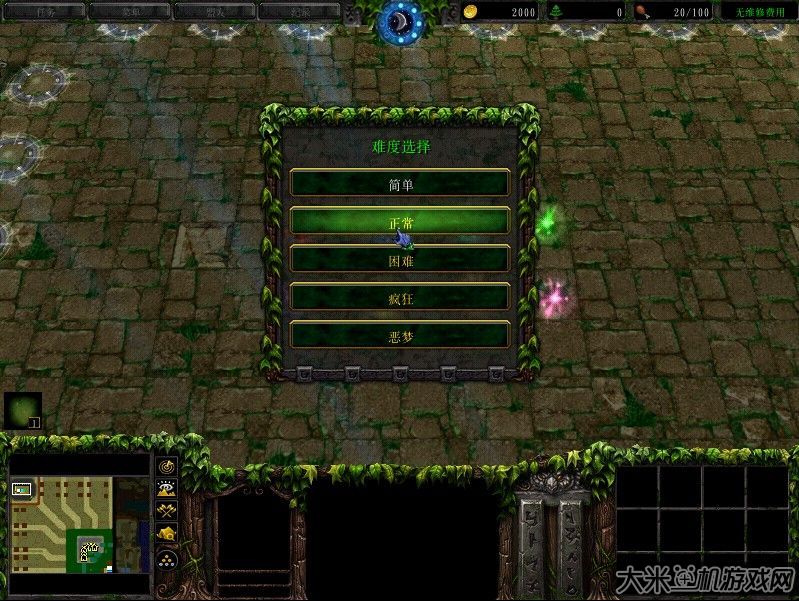This screenshot has width=799, height=601.
Task: Open the 任务 (Quests) menu
Action: tap(44, 11)
